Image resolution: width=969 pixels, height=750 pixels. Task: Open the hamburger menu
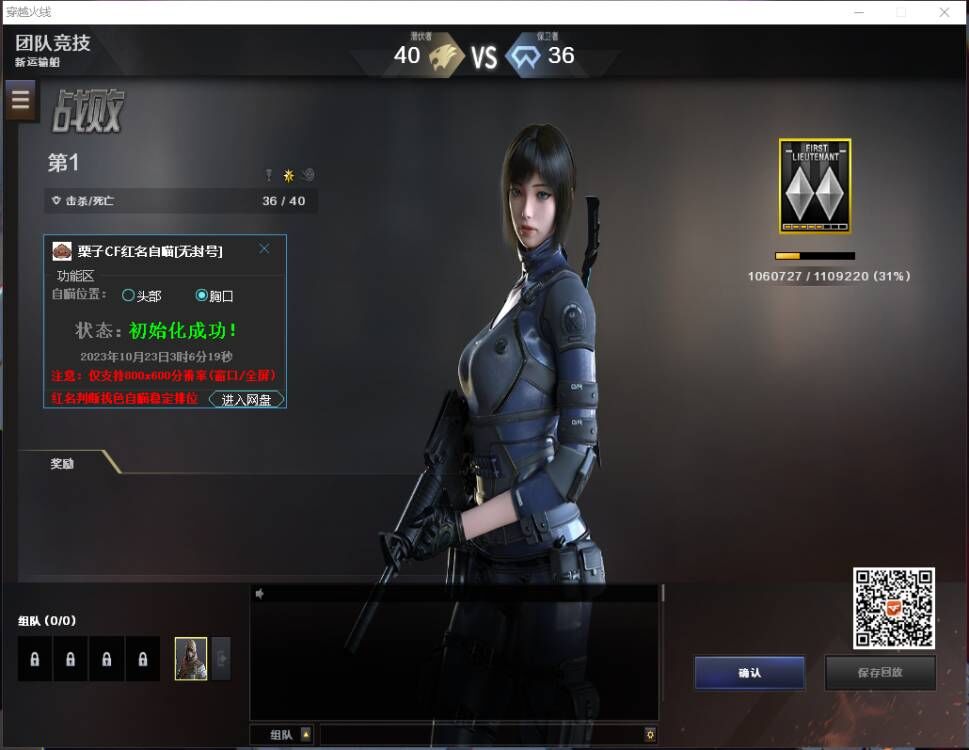(x=21, y=101)
